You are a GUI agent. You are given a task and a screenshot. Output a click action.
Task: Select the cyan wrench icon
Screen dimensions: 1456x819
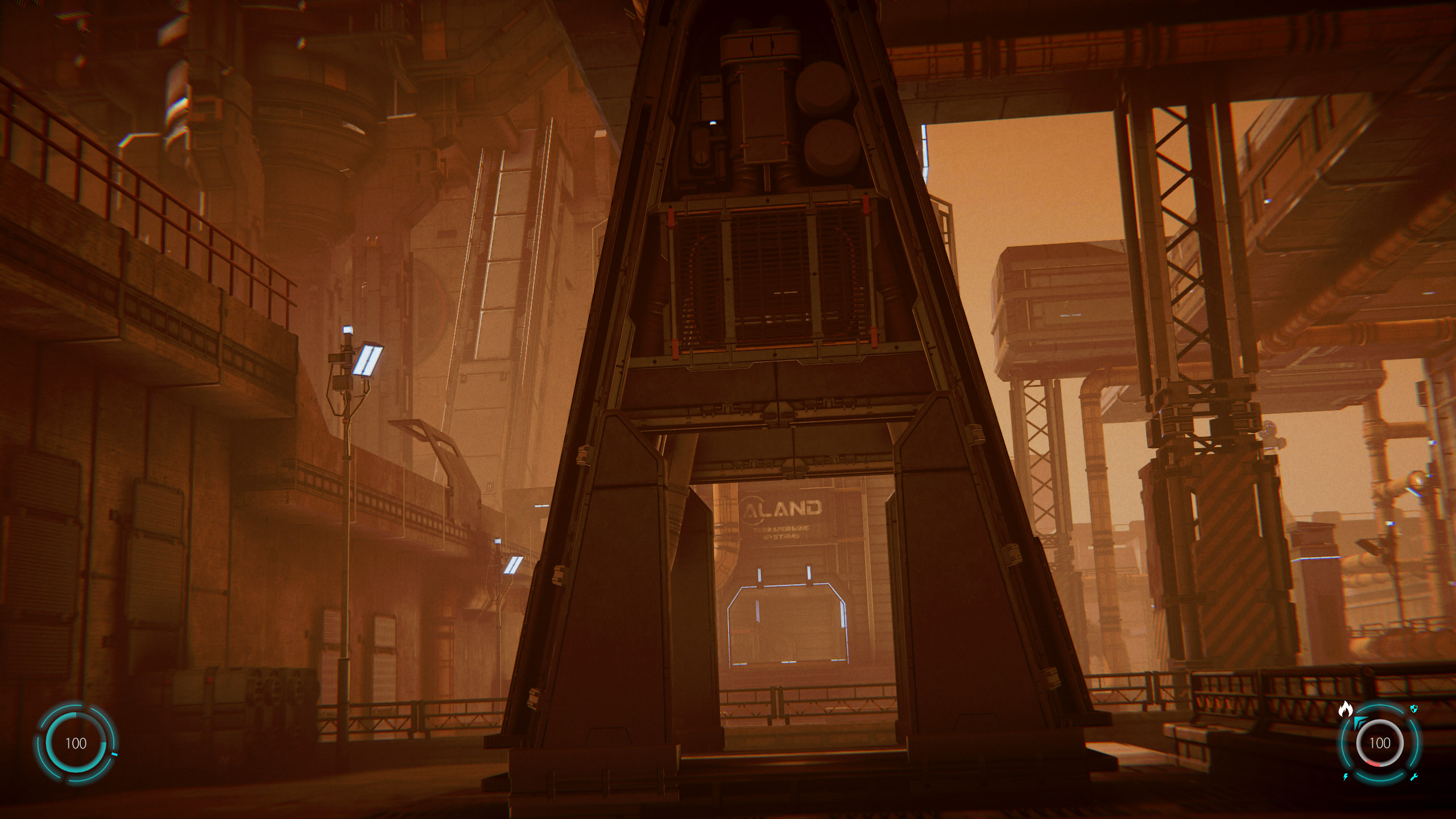click(1414, 777)
